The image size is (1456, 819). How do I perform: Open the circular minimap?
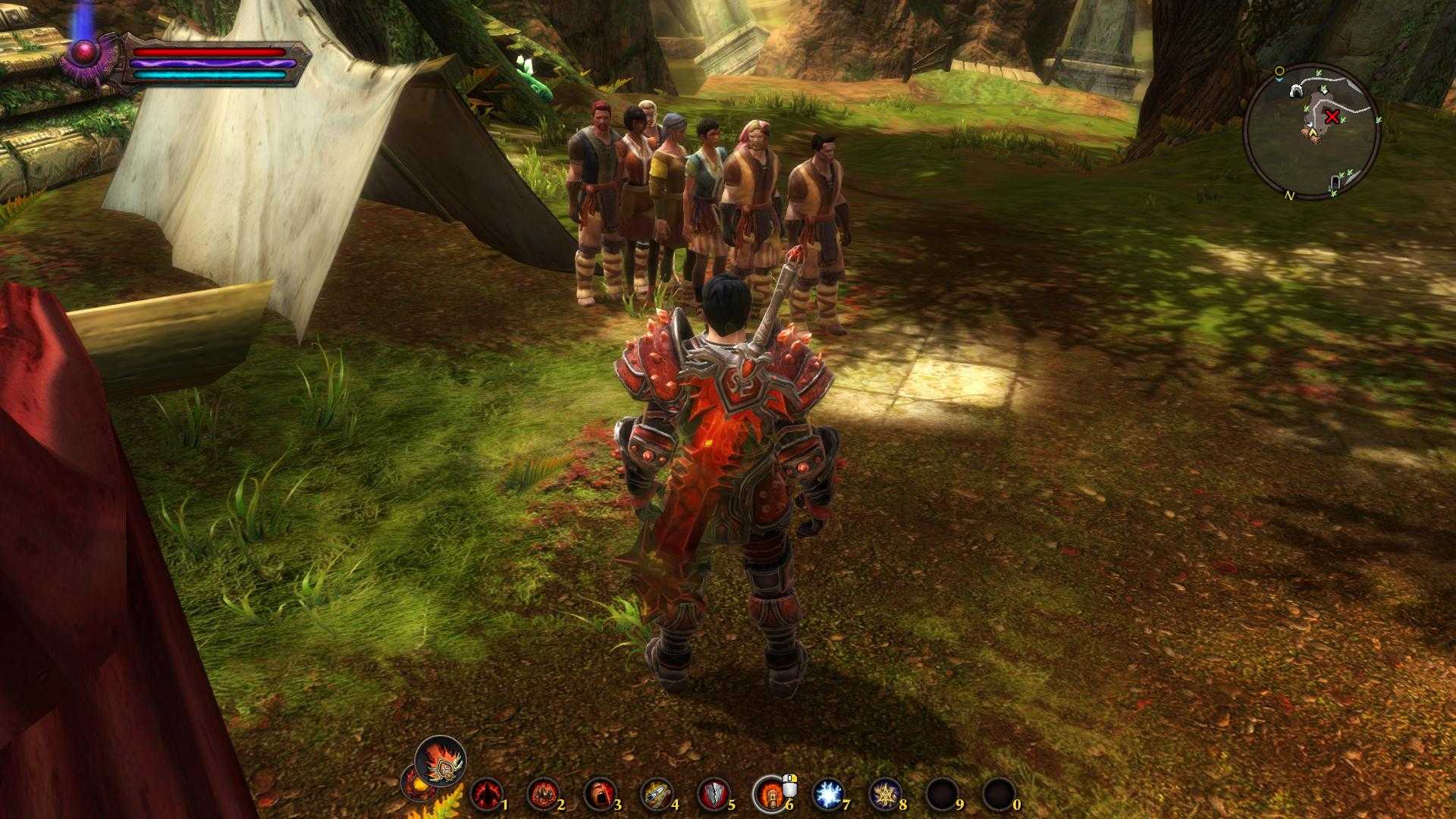point(1311,133)
